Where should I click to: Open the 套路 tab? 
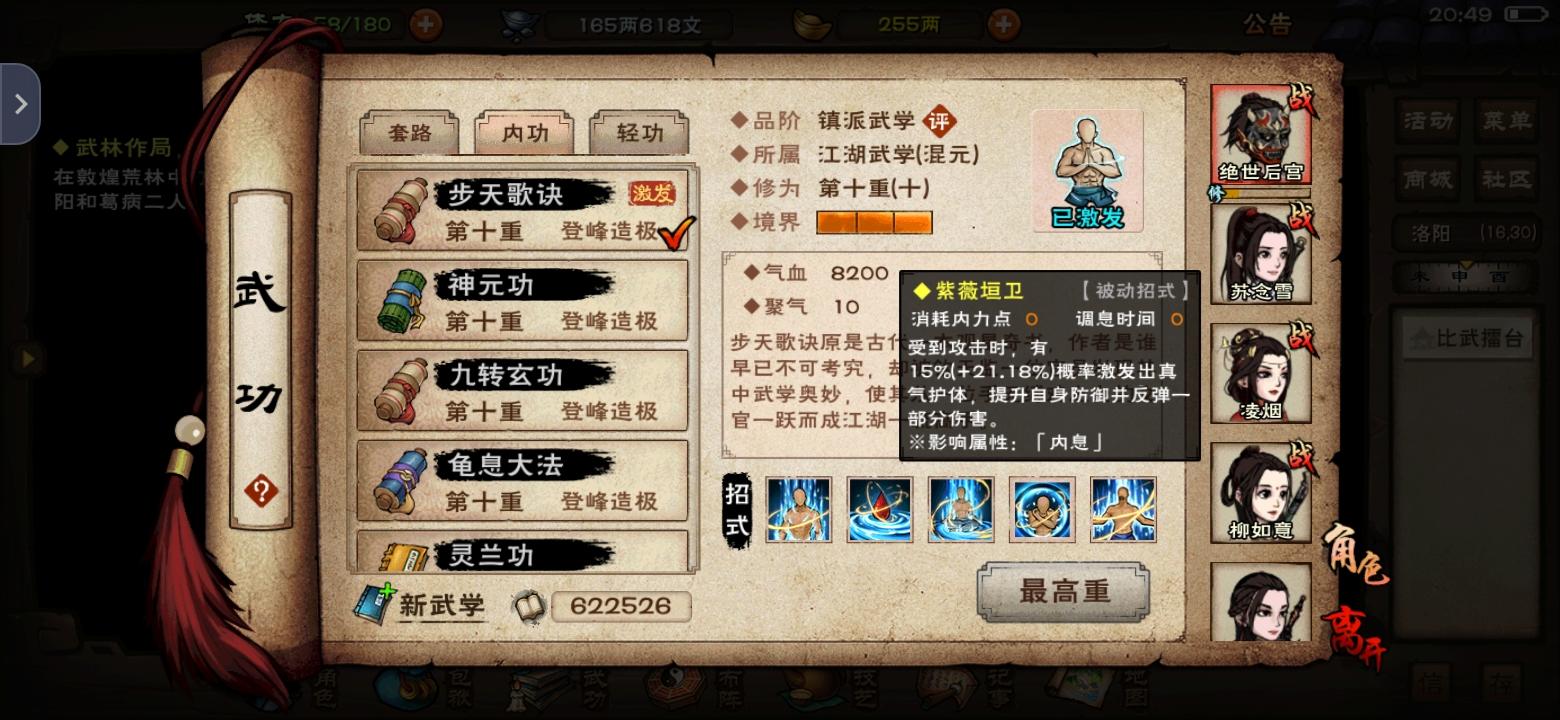pos(408,134)
